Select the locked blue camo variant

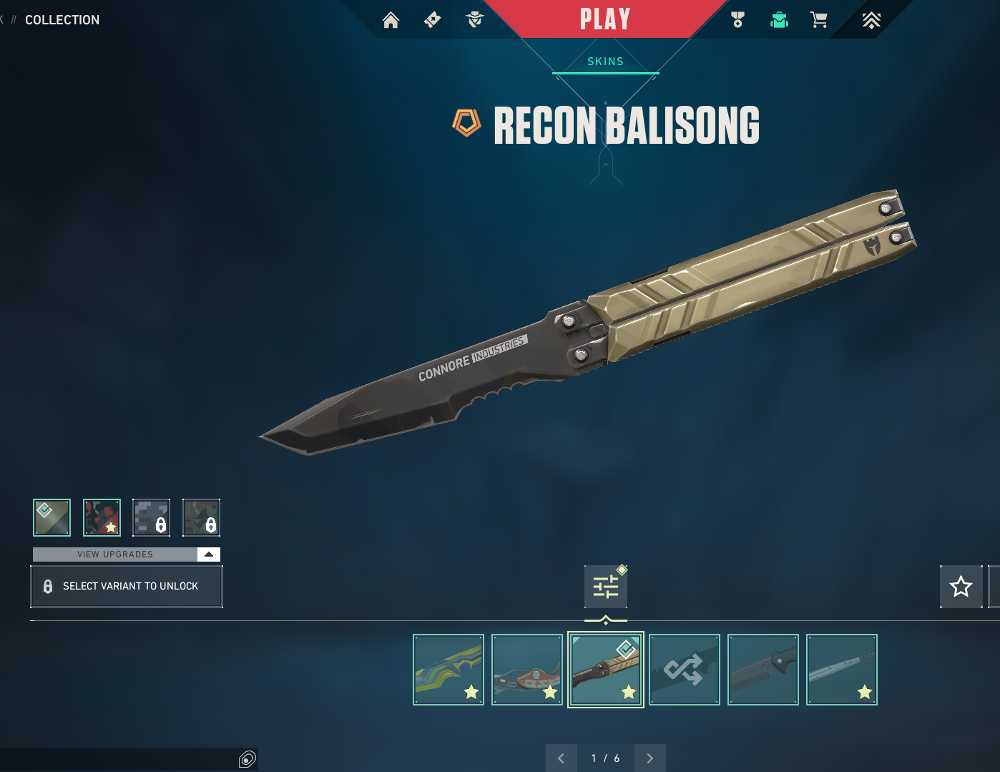151,518
